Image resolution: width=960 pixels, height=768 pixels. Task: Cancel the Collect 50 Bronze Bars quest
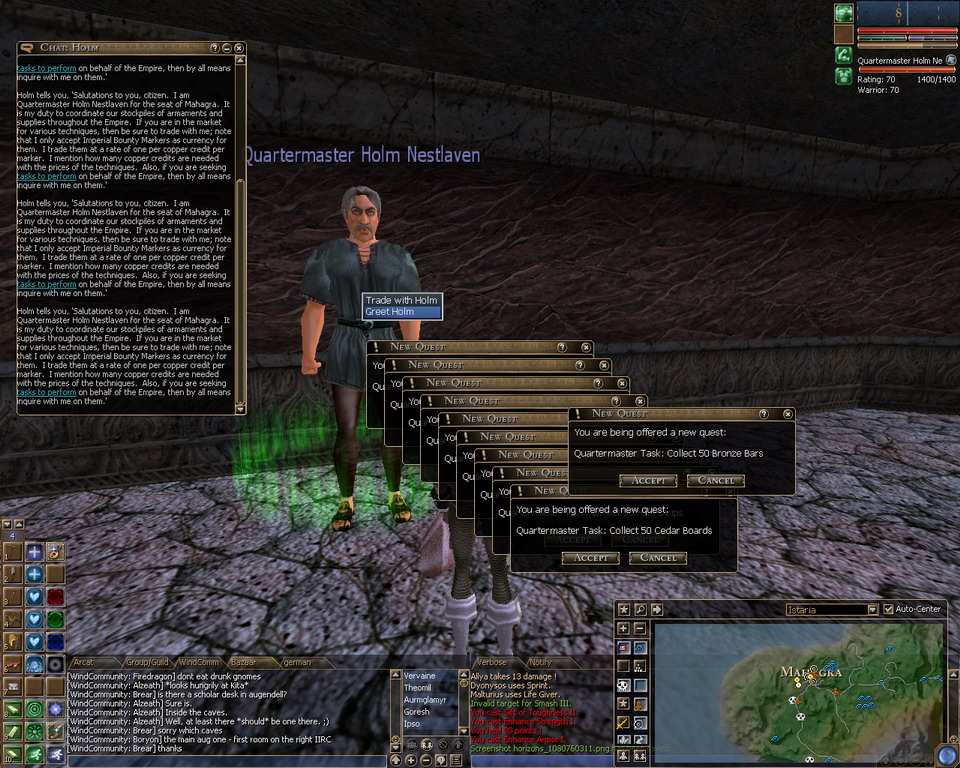[x=716, y=481]
